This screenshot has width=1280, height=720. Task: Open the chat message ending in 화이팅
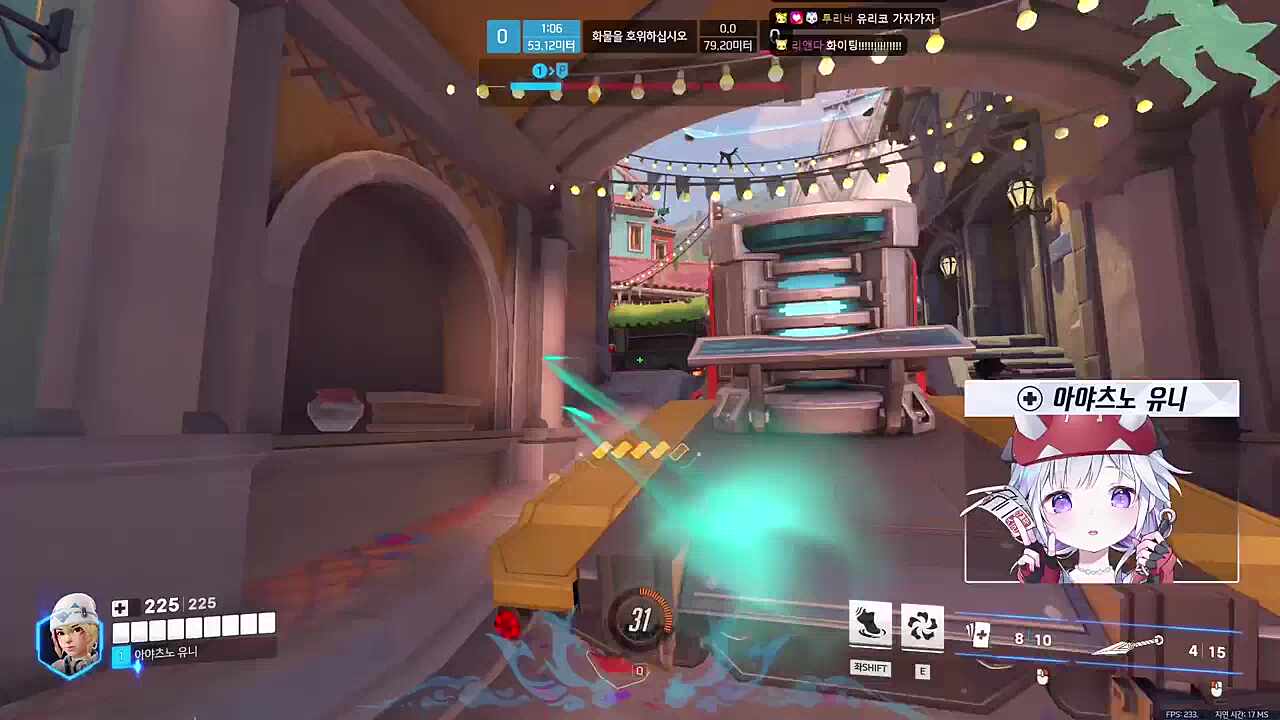click(x=846, y=45)
